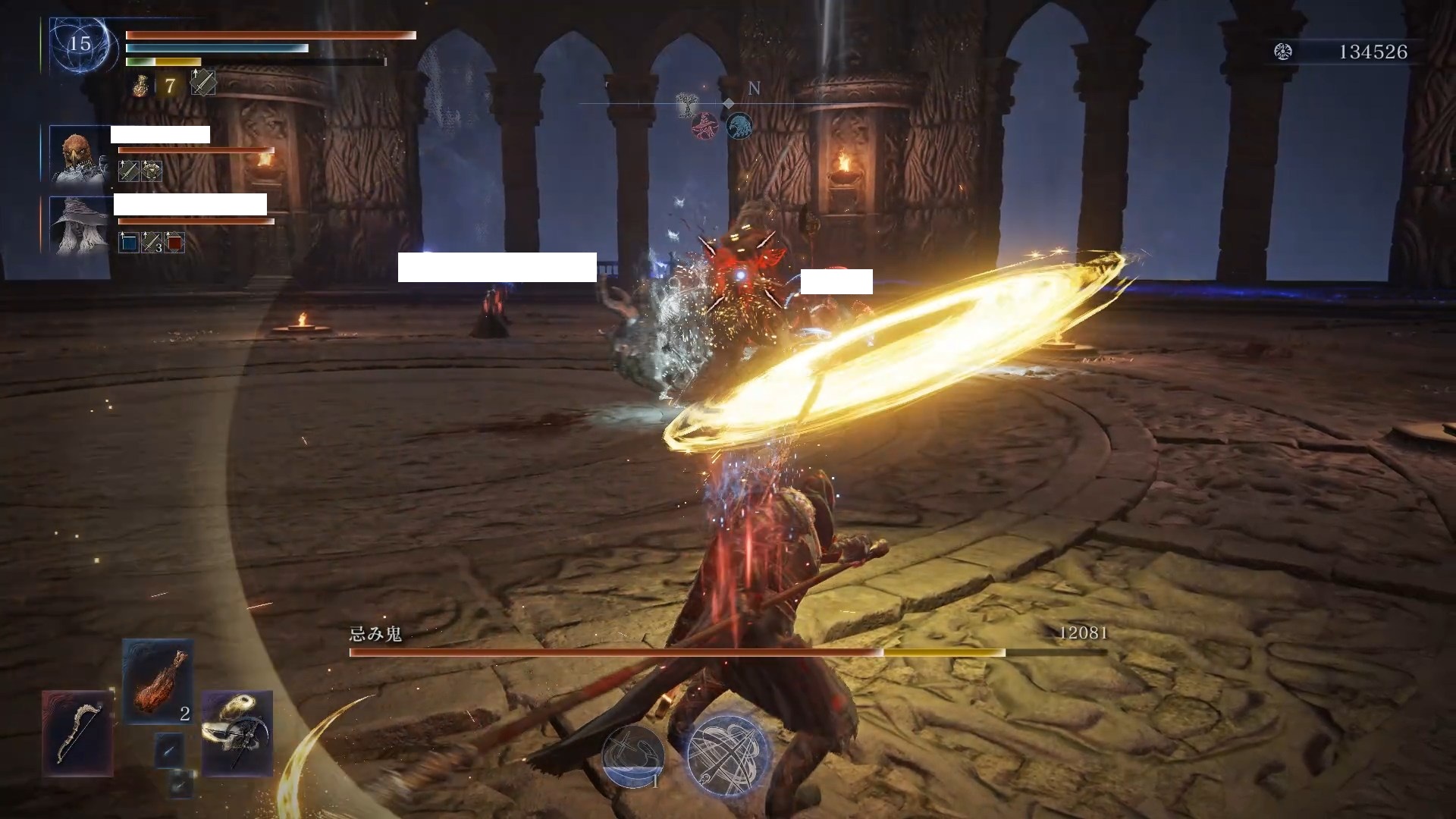Select the witch-hat teammate portrait
The image size is (1456, 819).
[79, 224]
